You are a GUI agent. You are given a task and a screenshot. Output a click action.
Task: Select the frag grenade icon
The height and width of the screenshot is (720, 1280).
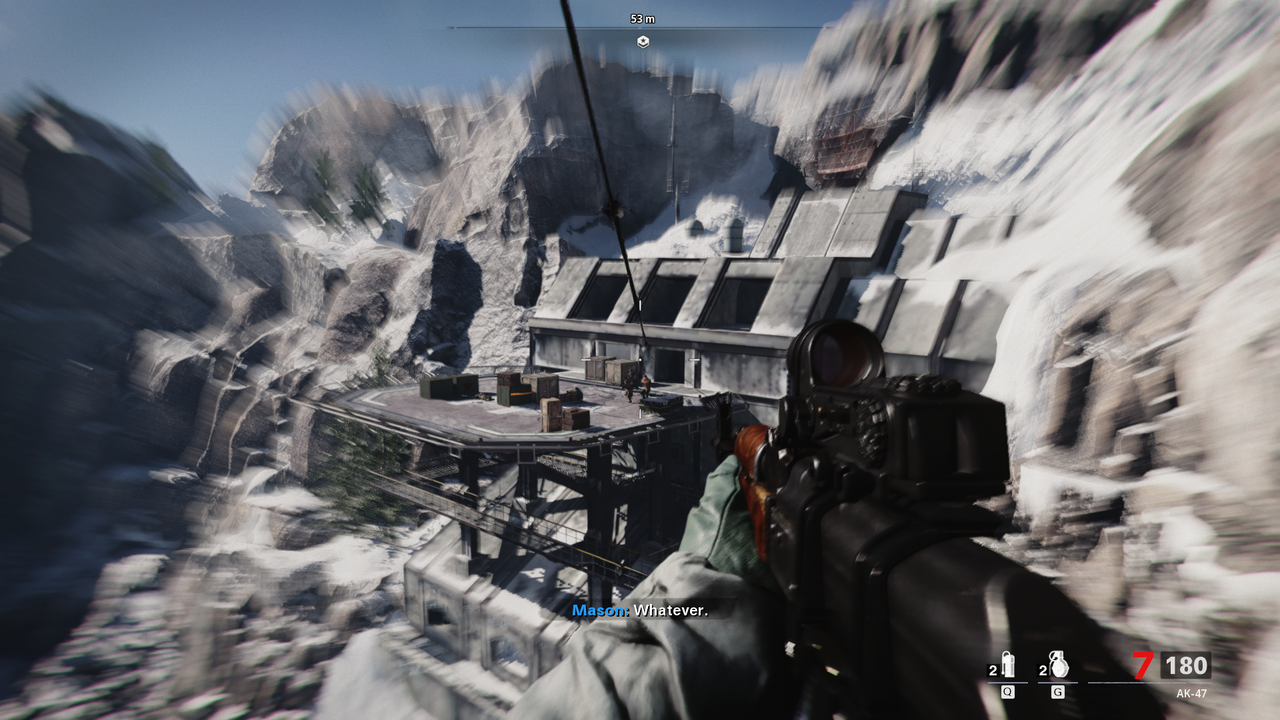point(1059,664)
